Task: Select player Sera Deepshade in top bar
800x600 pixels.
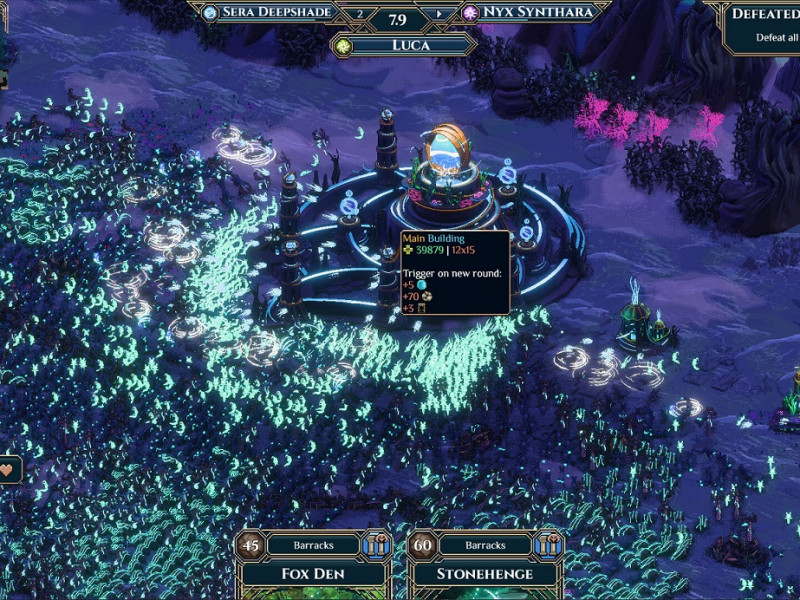Action: pyautogui.click(x=271, y=13)
